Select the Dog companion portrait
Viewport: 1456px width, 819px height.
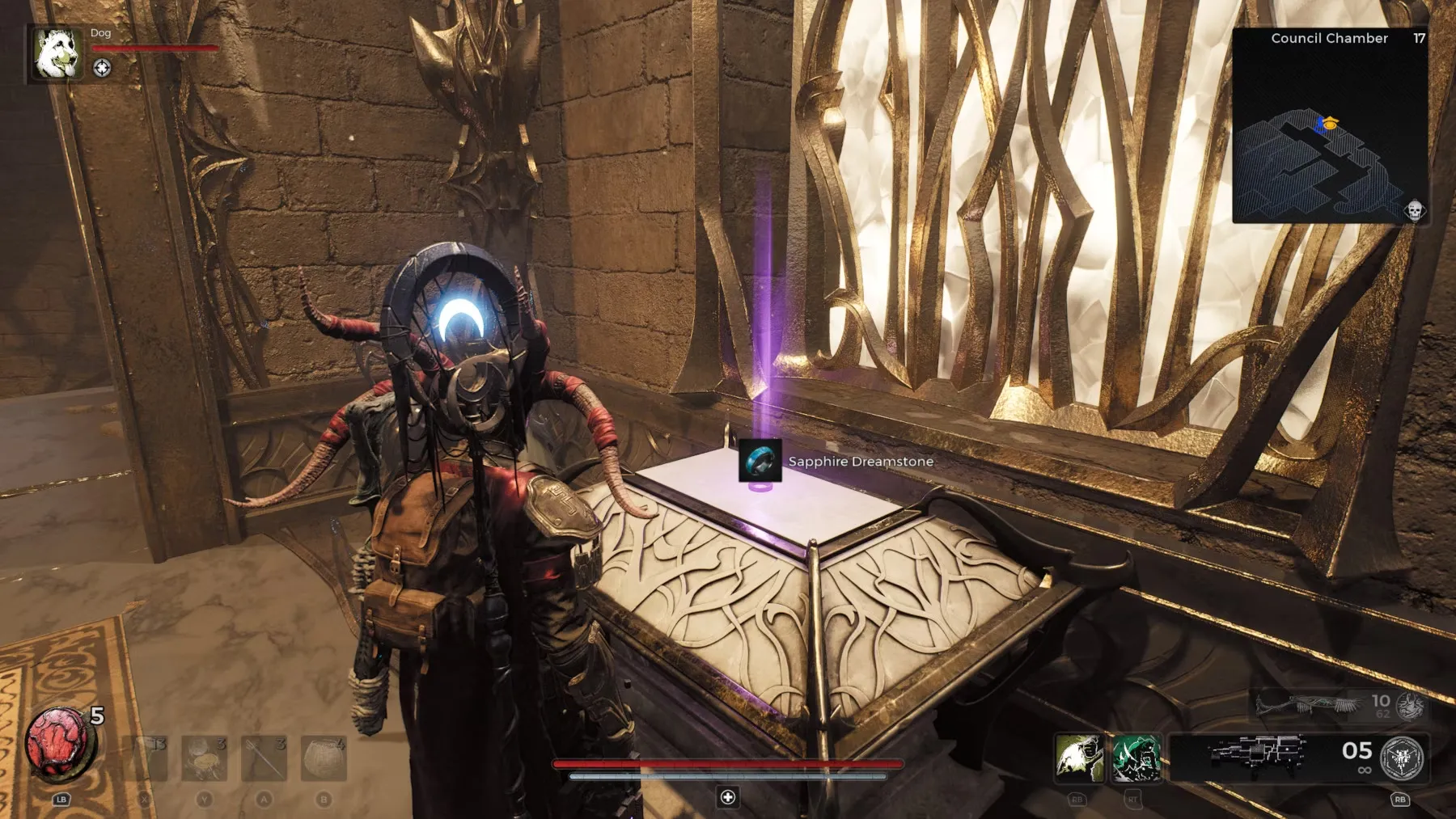point(57,53)
